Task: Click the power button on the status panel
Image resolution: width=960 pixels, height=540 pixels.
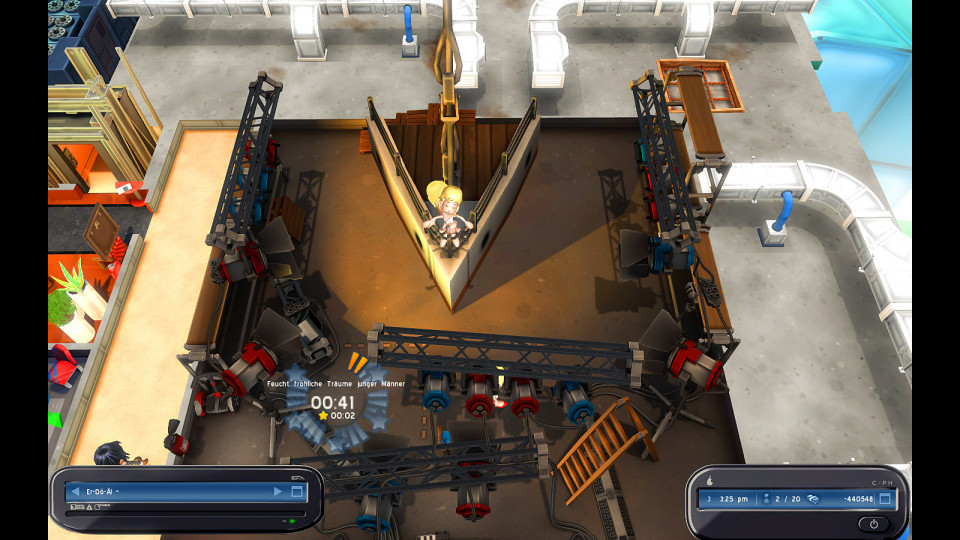Action: (873, 523)
